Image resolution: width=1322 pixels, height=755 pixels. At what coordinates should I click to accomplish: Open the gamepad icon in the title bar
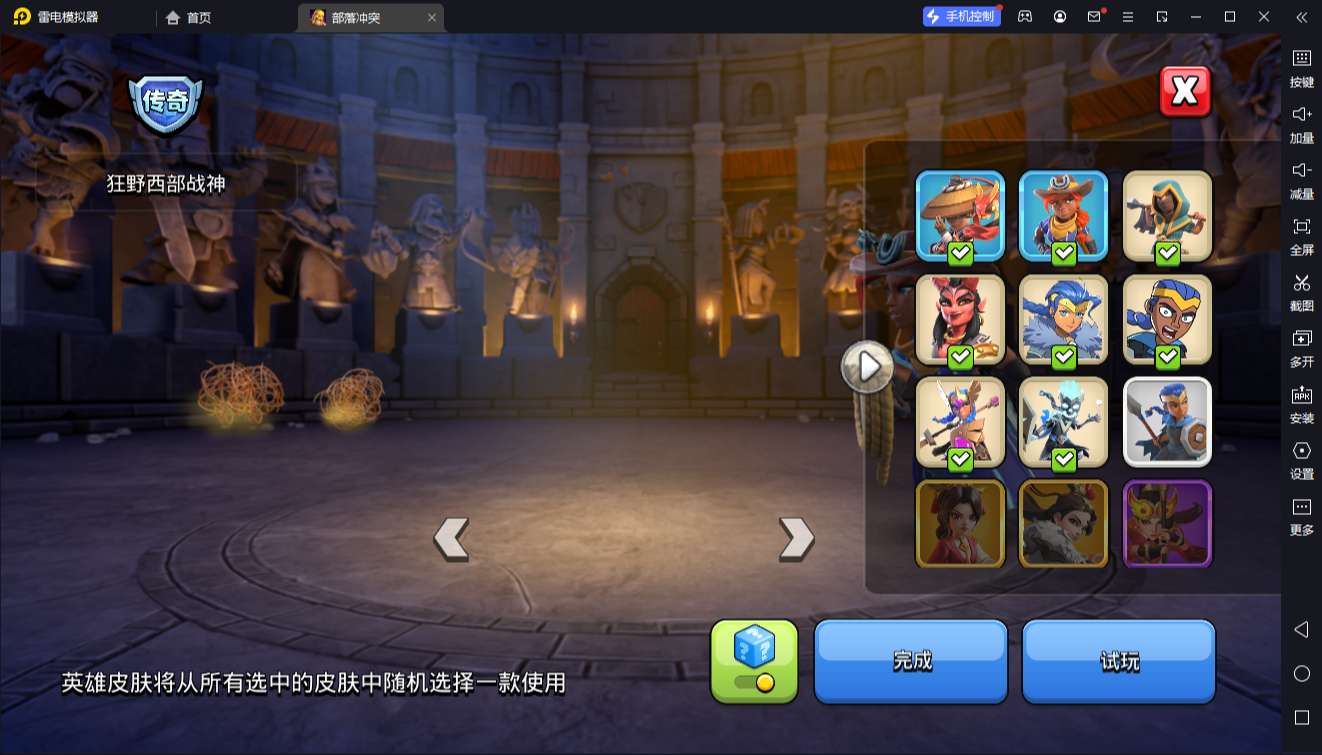1023,17
